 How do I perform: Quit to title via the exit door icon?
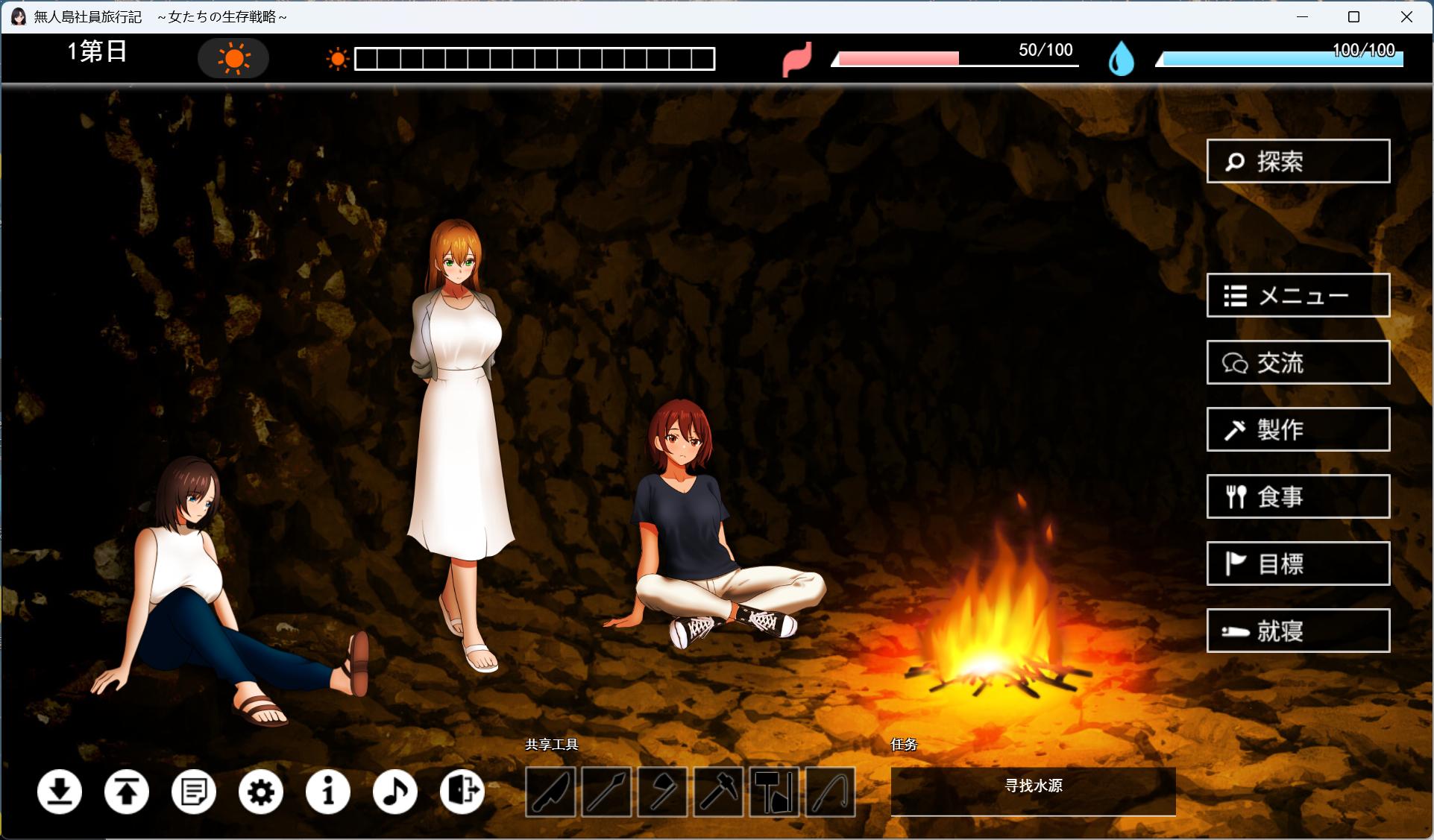click(x=462, y=792)
